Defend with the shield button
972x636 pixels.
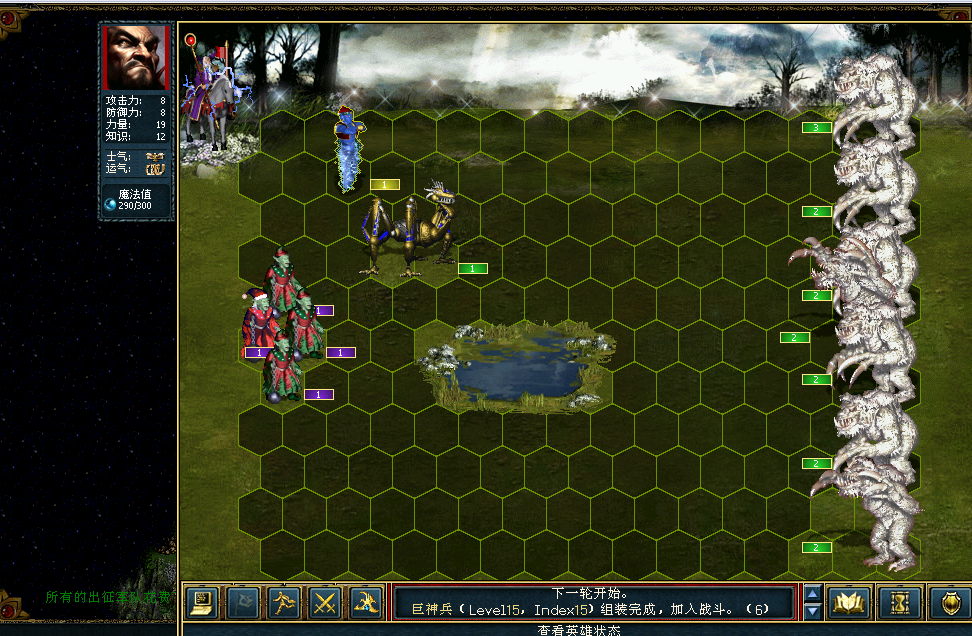(947, 602)
